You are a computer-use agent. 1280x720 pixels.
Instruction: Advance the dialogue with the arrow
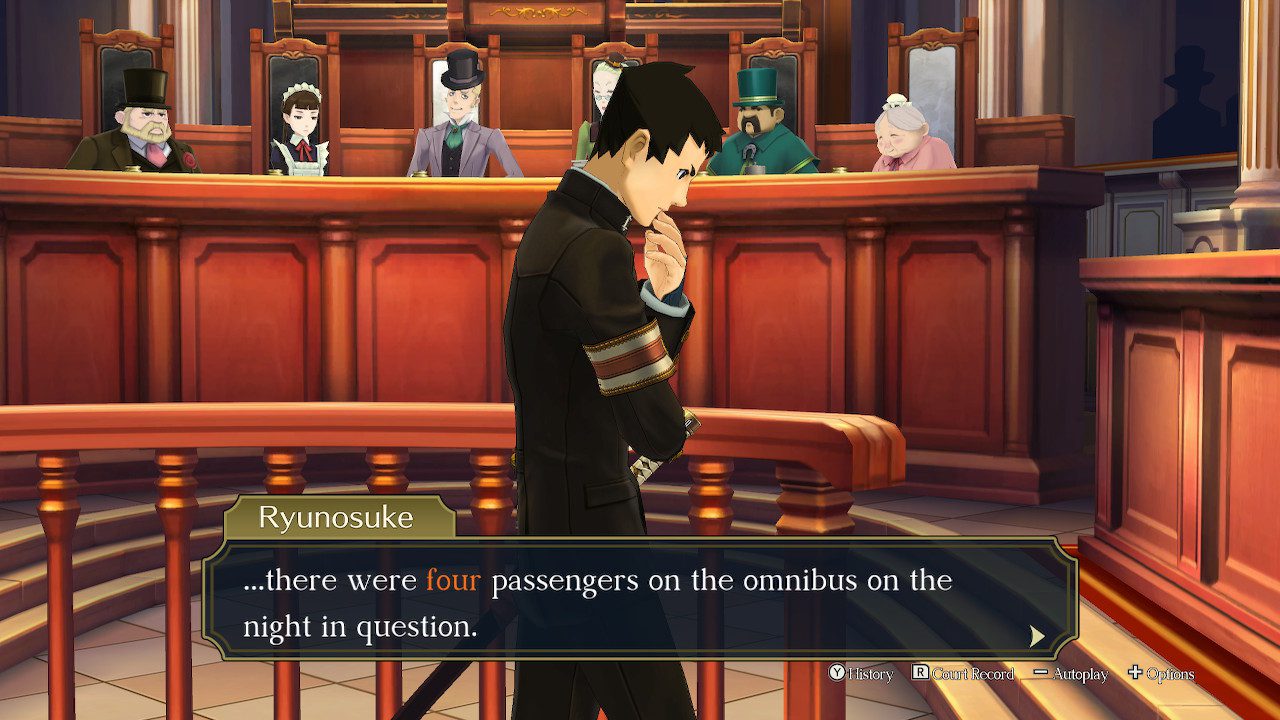[x=1037, y=636]
